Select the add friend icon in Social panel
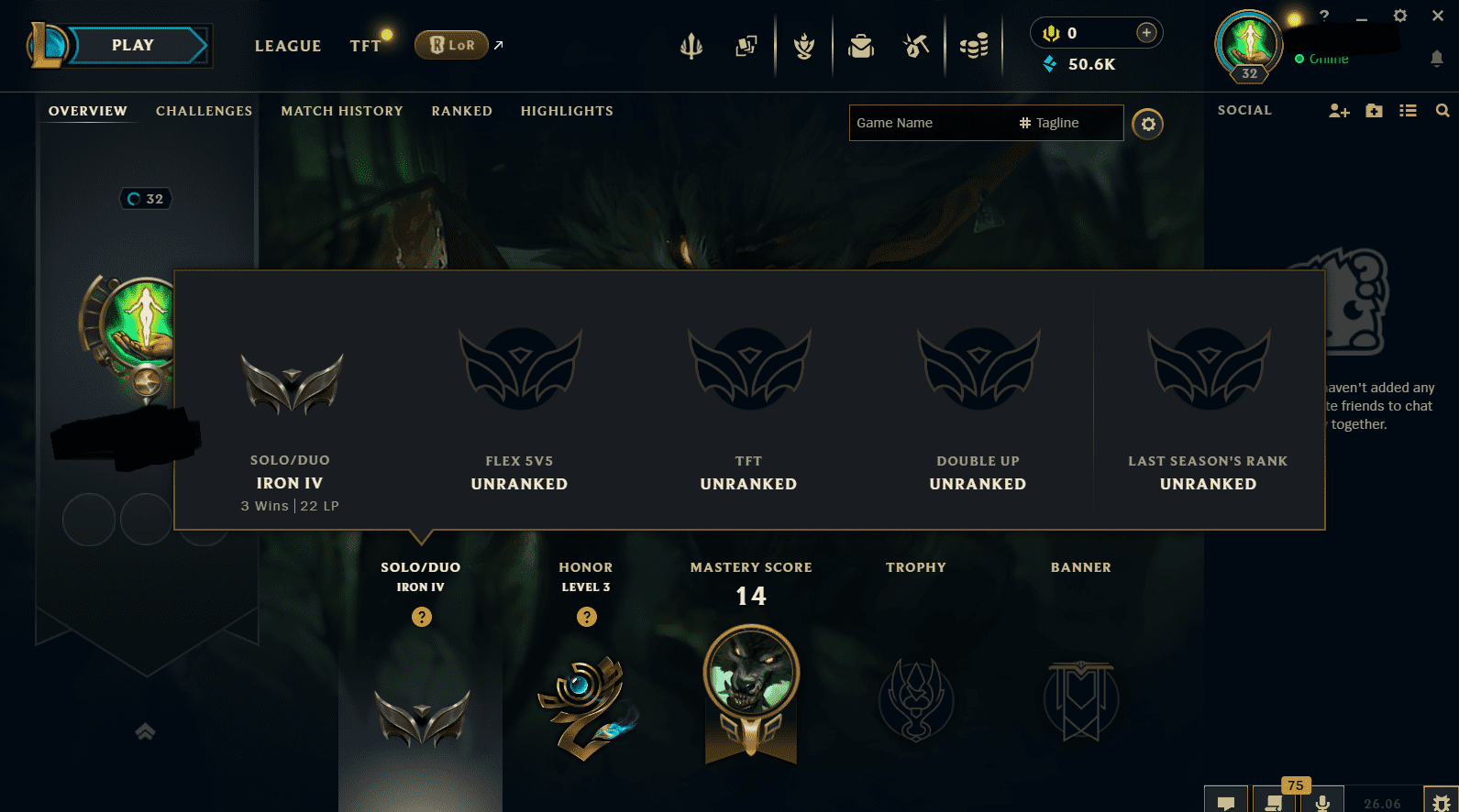 [1339, 110]
